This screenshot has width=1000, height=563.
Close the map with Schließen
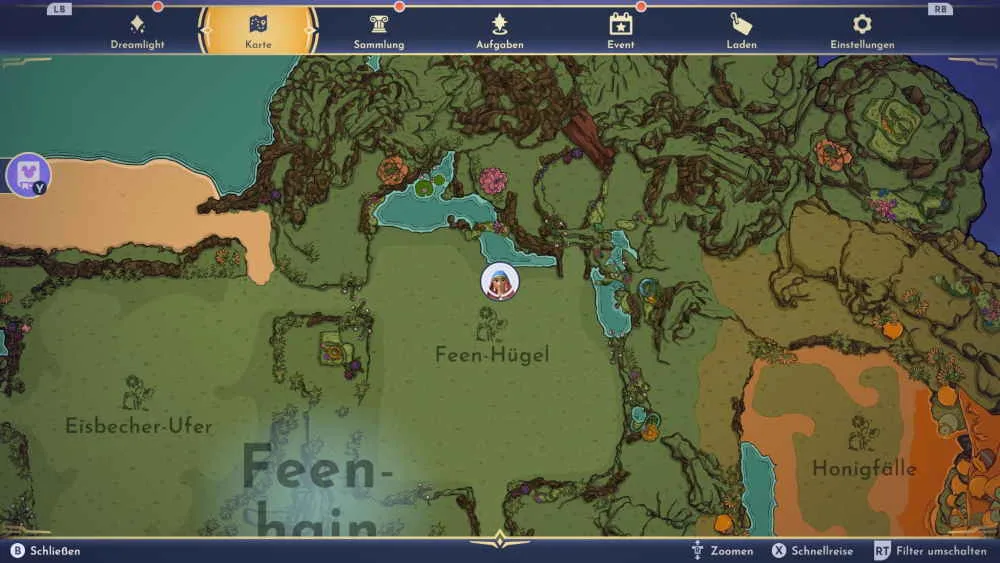tap(46, 551)
